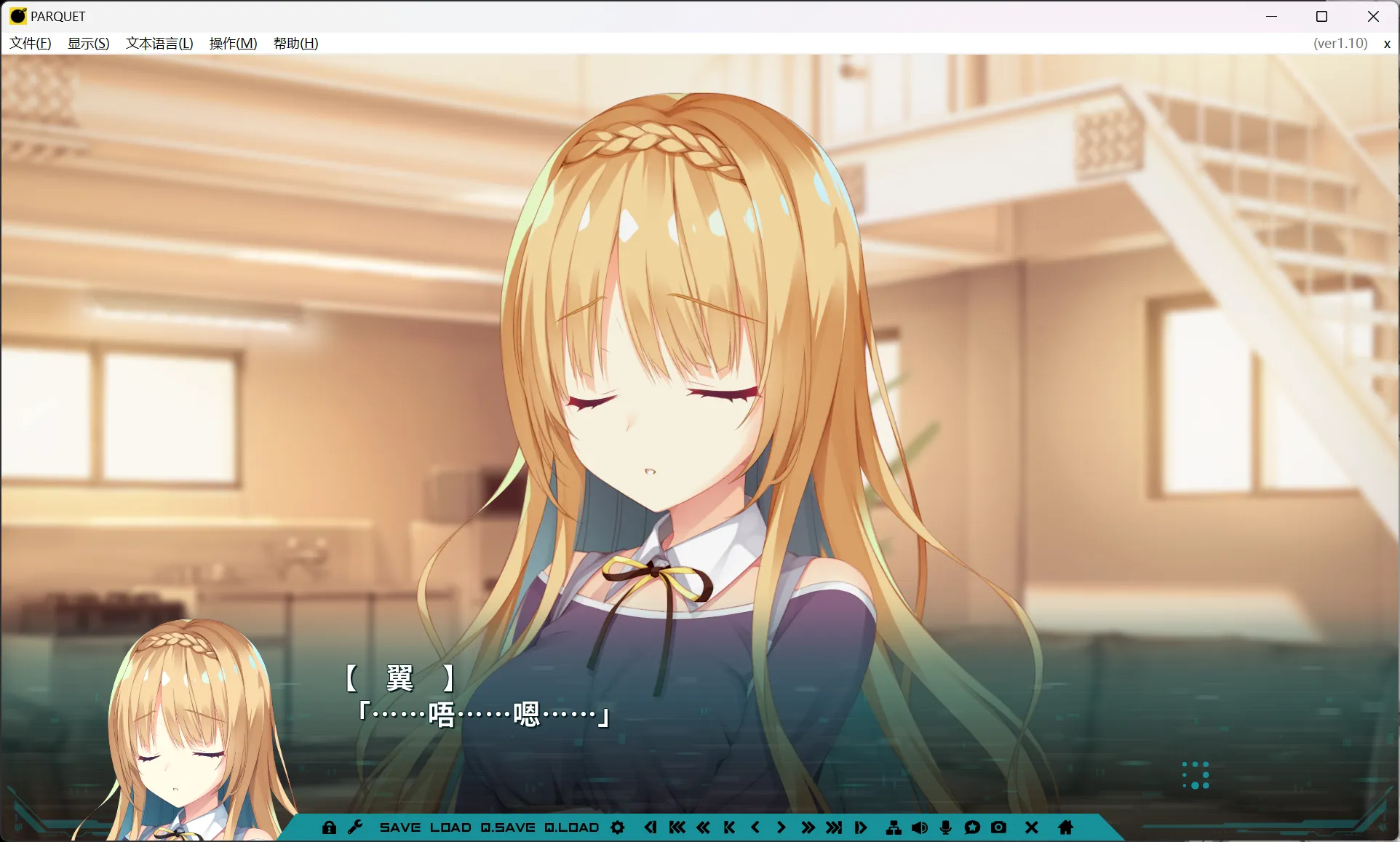Take a screenshot with the camera icon
This screenshot has height=842, width=1400.
(998, 827)
